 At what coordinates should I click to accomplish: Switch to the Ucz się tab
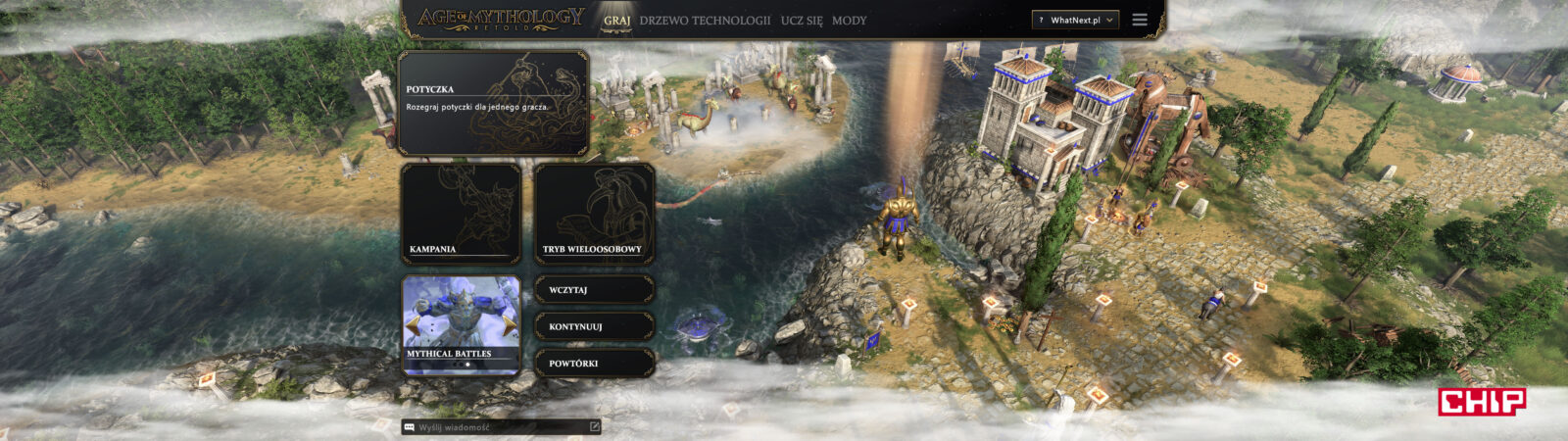(x=802, y=21)
